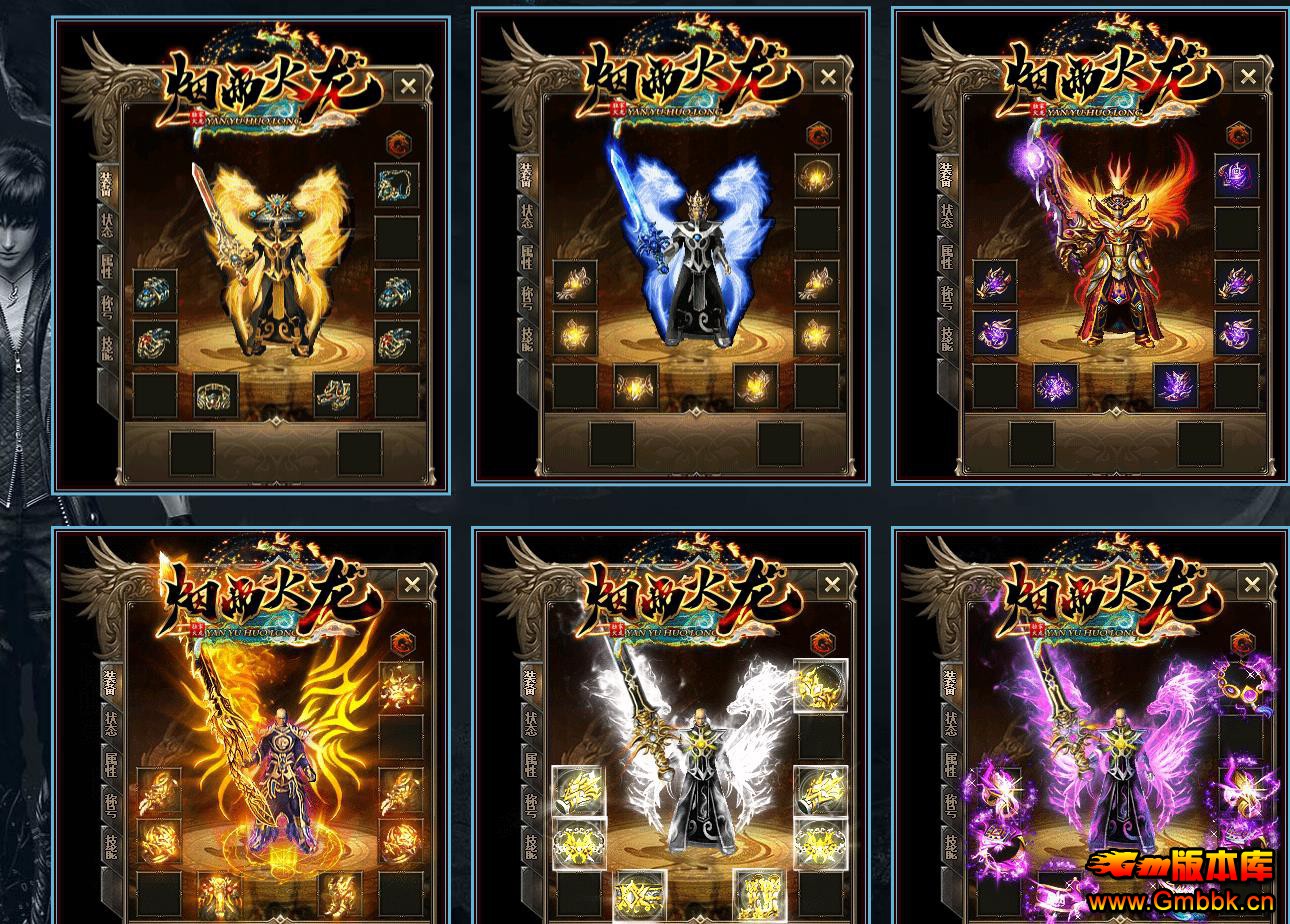Select the top golden slot beside white-winged character
The image size is (1290, 924).
pyautogui.click(x=820, y=685)
